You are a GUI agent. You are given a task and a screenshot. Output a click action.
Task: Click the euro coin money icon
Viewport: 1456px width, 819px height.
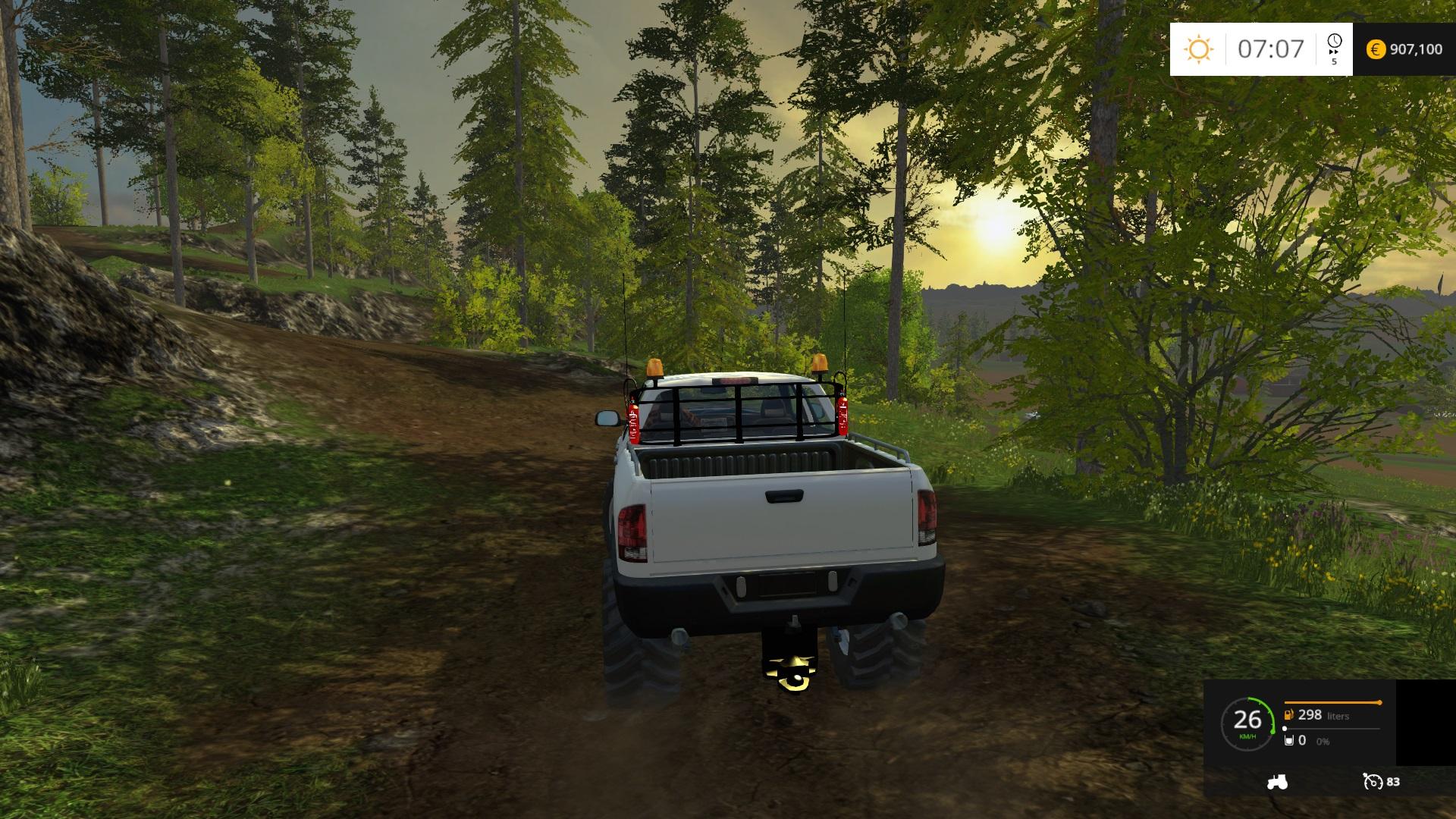[1376, 49]
